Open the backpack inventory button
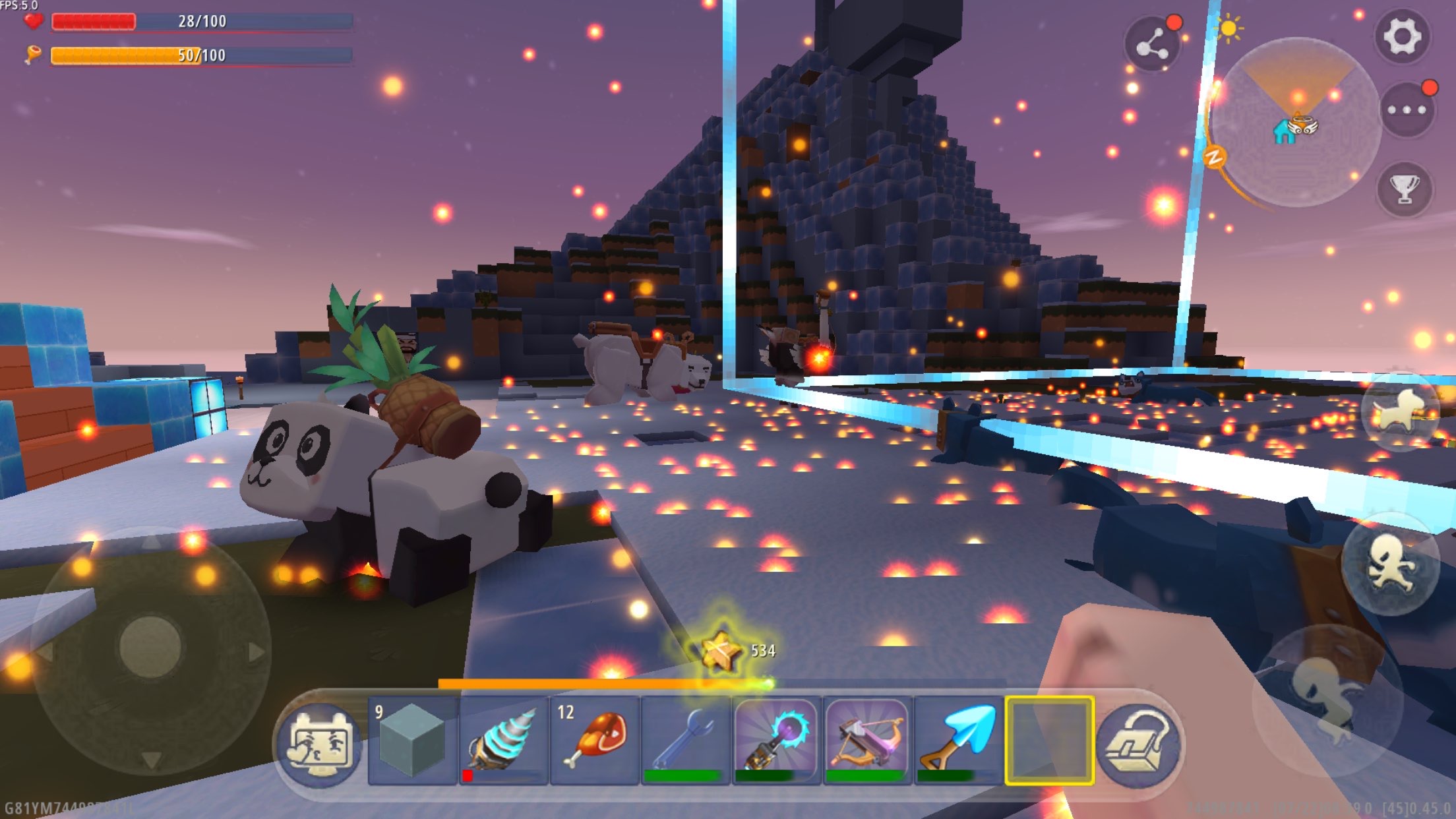Viewport: 1456px width, 819px height. click(1139, 745)
